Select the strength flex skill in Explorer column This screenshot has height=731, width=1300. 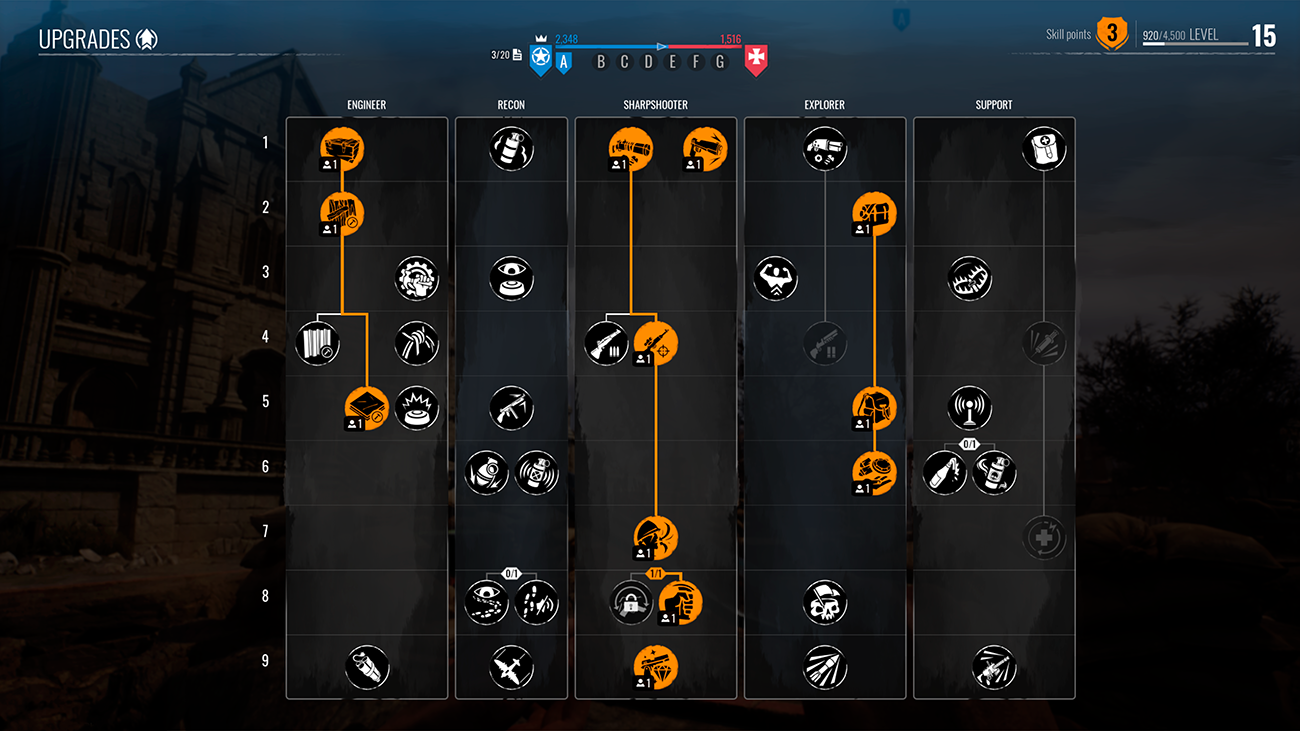click(776, 278)
